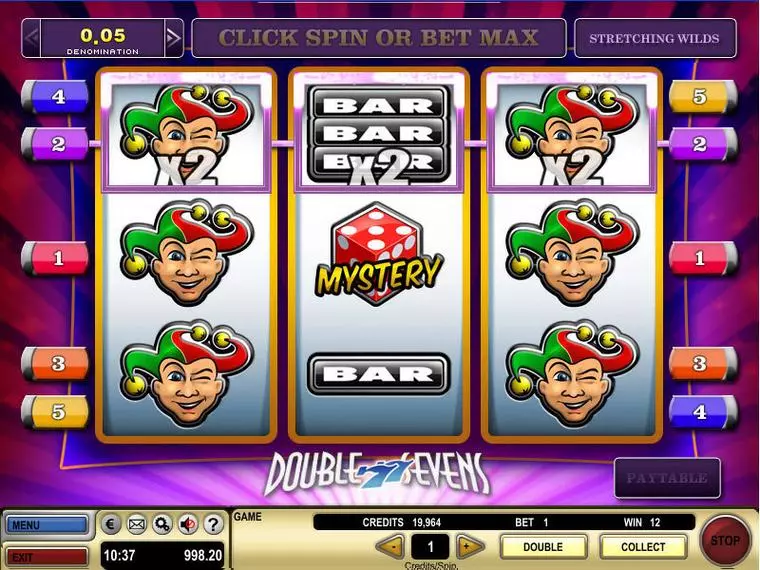Click the red EXIT button
The width and height of the screenshot is (760, 570).
click(45, 556)
